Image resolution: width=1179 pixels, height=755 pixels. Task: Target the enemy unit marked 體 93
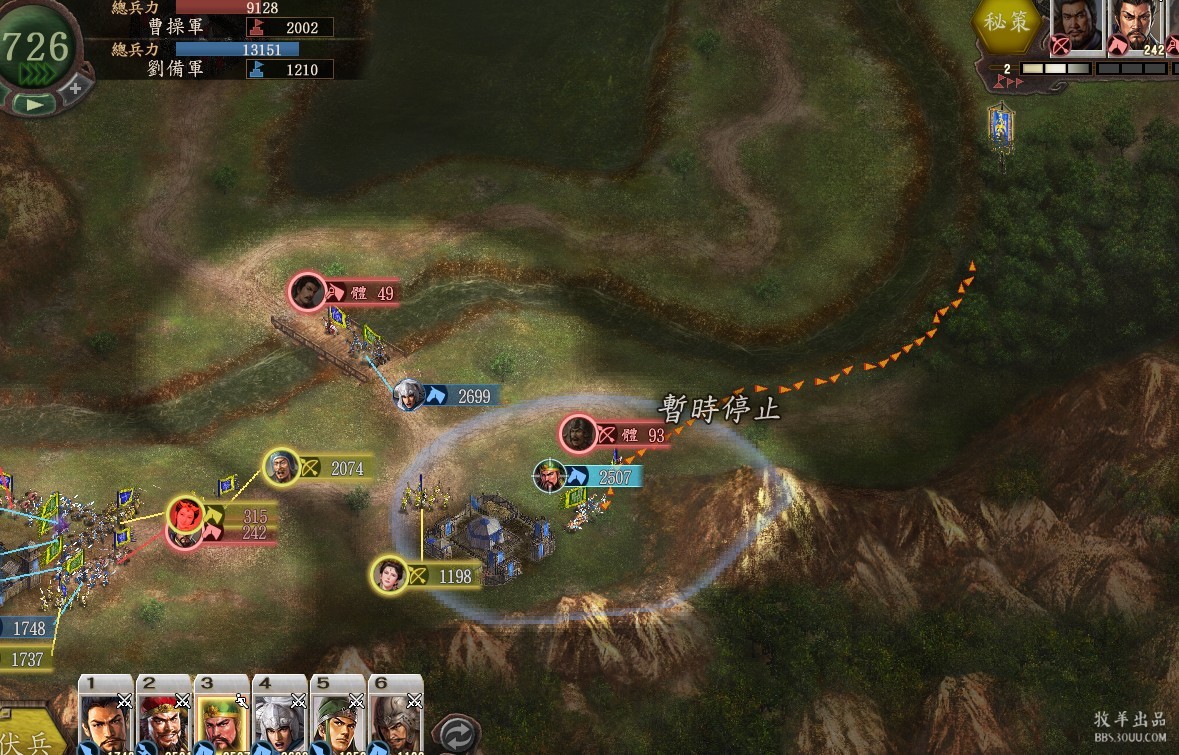pyautogui.click(x=579, y=434)
